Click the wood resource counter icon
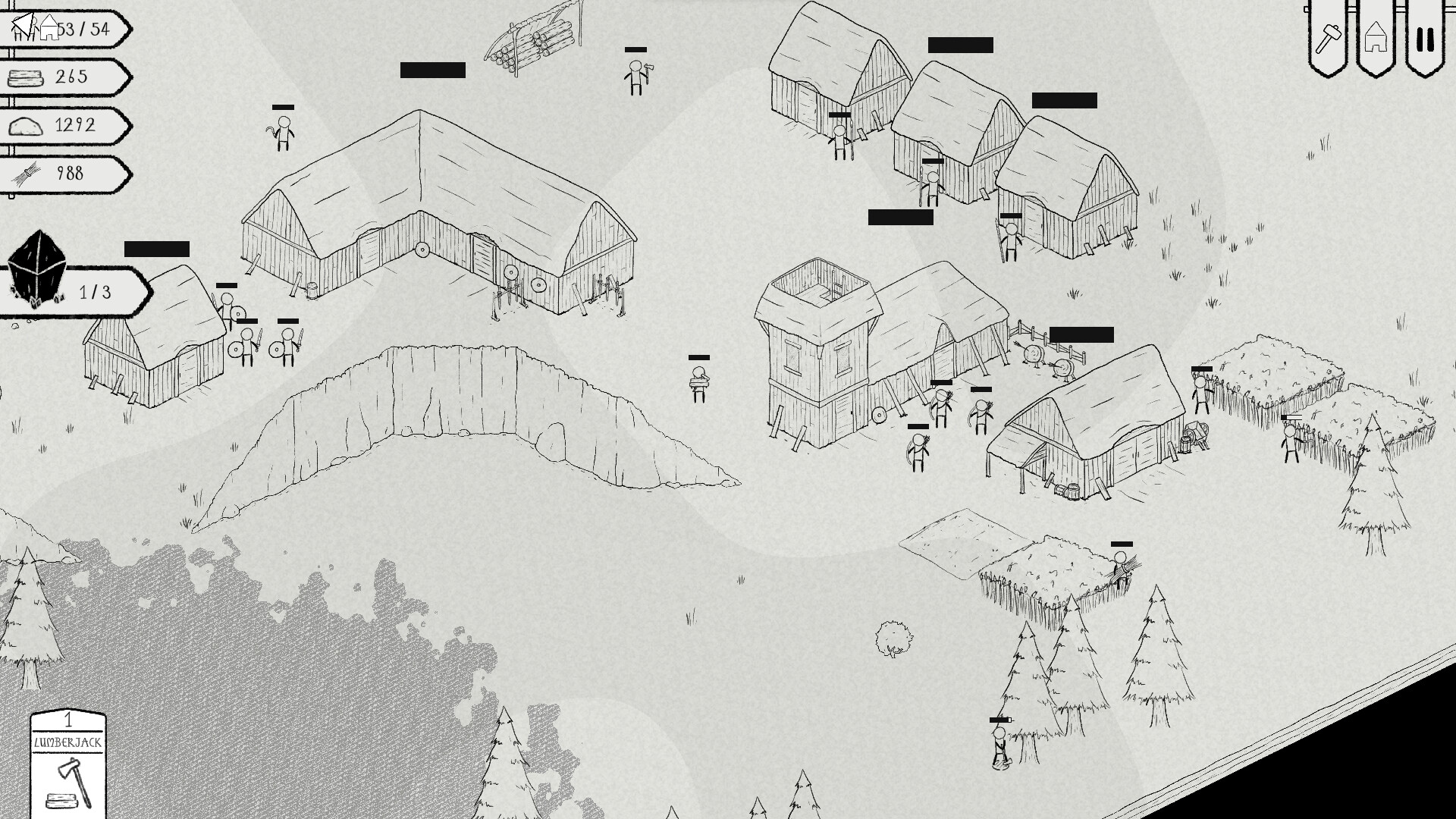 [x=24, y=77]
